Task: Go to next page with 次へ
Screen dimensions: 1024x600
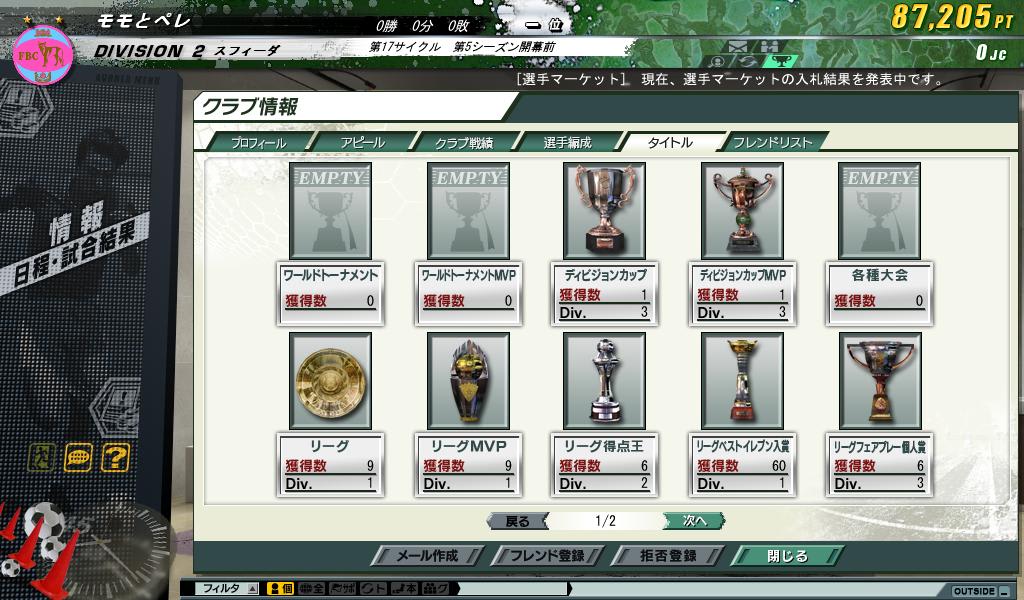Action: [x=693, y=521]
